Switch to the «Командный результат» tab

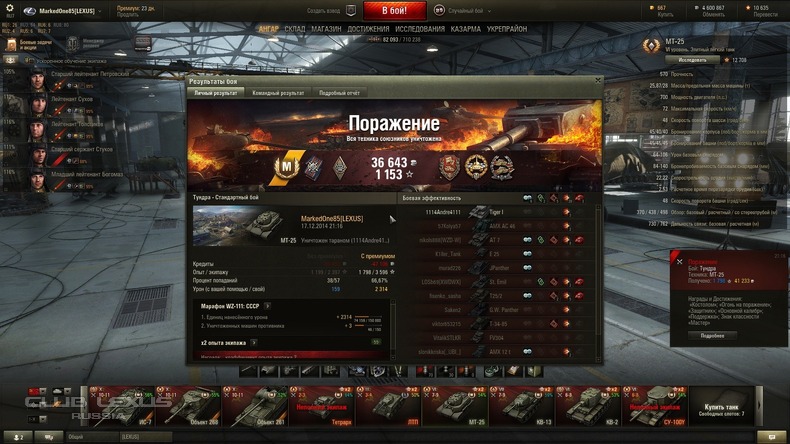click(278, 92)
